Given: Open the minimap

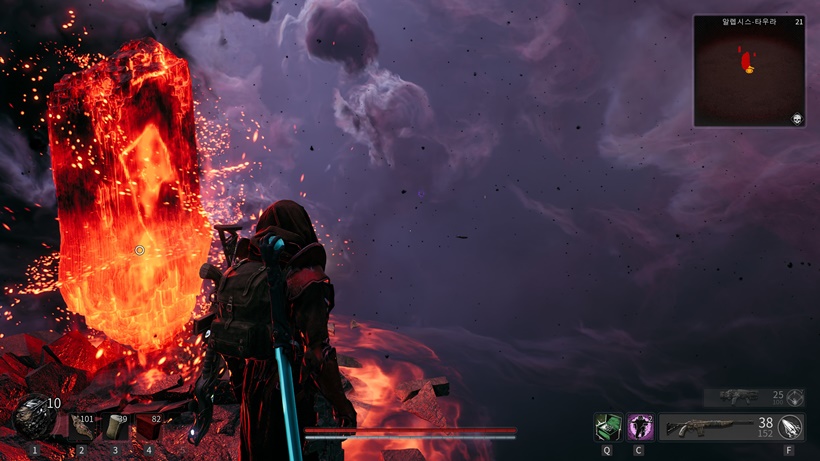Looking at the screenshot, I should [749, 71].
